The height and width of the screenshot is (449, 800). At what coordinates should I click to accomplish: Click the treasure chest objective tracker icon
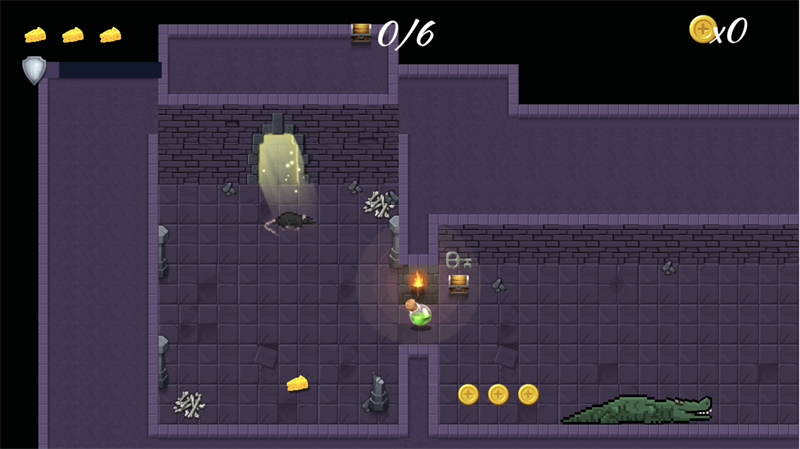coord(361,33)
